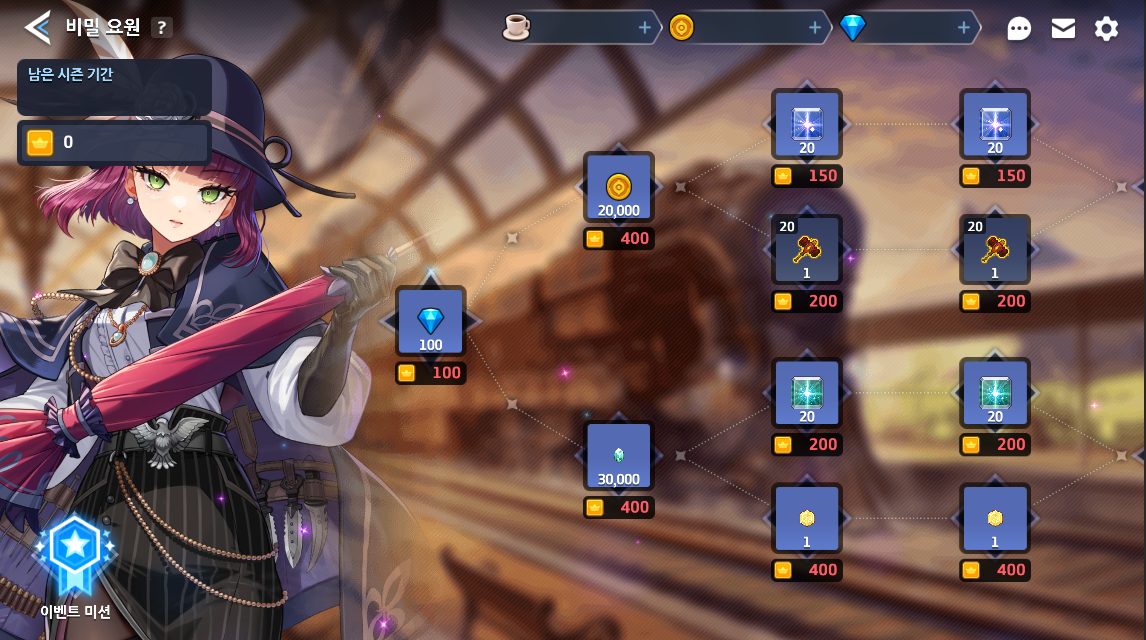Go back with the arrow button
Image resolution: width=1146 pixels, height=640 pixels.
coord(37,27)
